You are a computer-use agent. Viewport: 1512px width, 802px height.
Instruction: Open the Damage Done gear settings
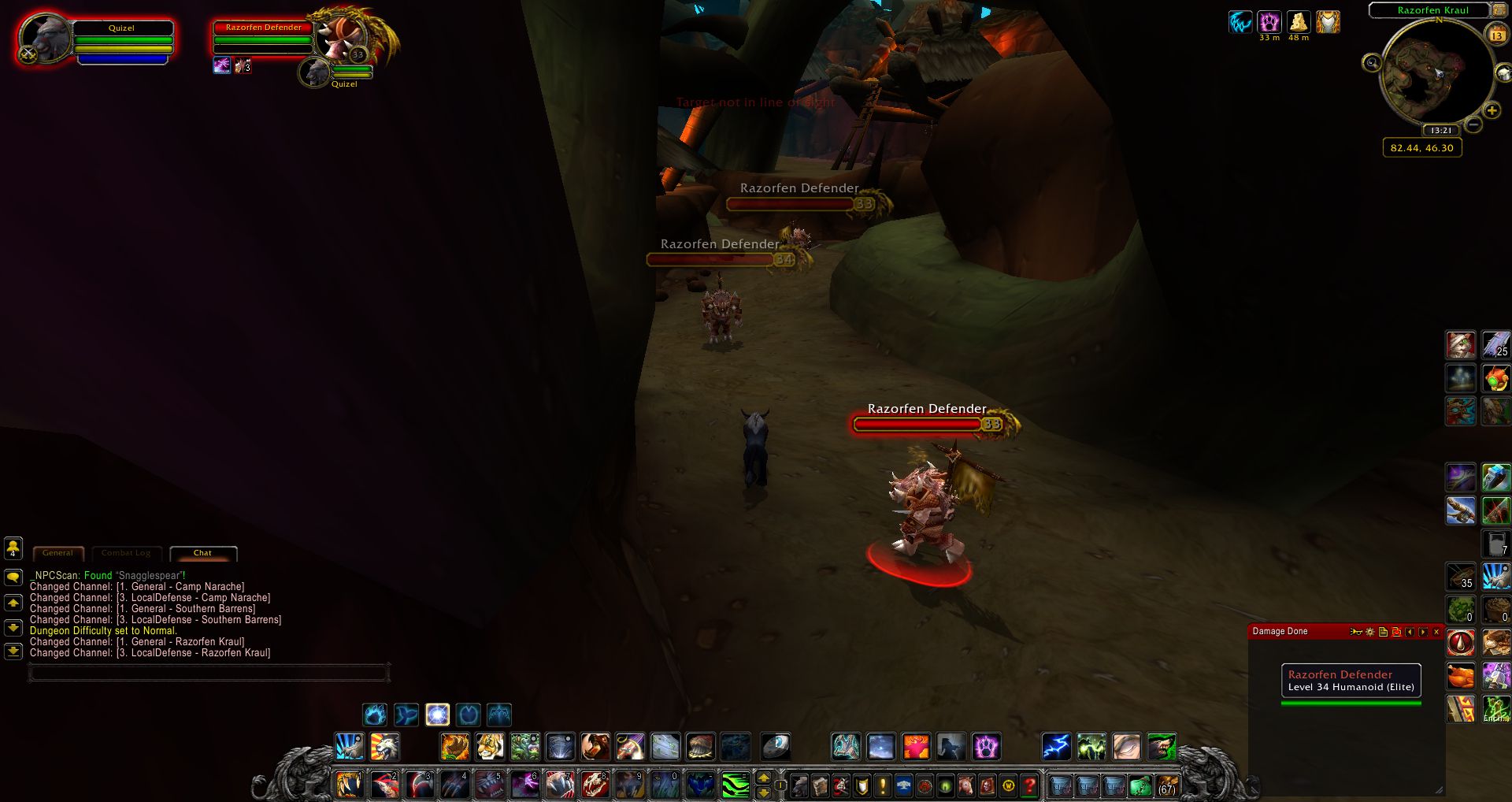pyautogui.click(x=1369, y=632)
